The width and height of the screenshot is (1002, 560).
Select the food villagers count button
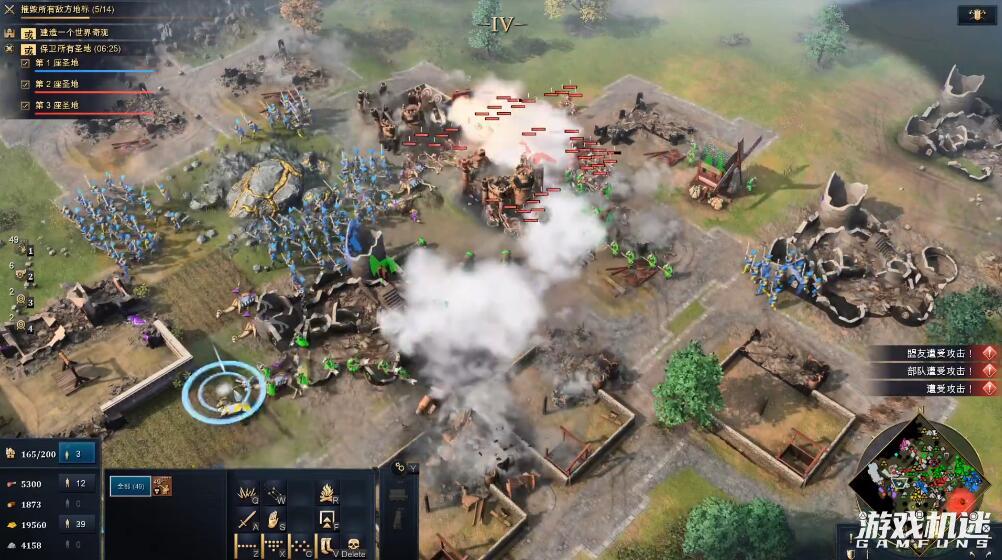(x=78, y=484)
